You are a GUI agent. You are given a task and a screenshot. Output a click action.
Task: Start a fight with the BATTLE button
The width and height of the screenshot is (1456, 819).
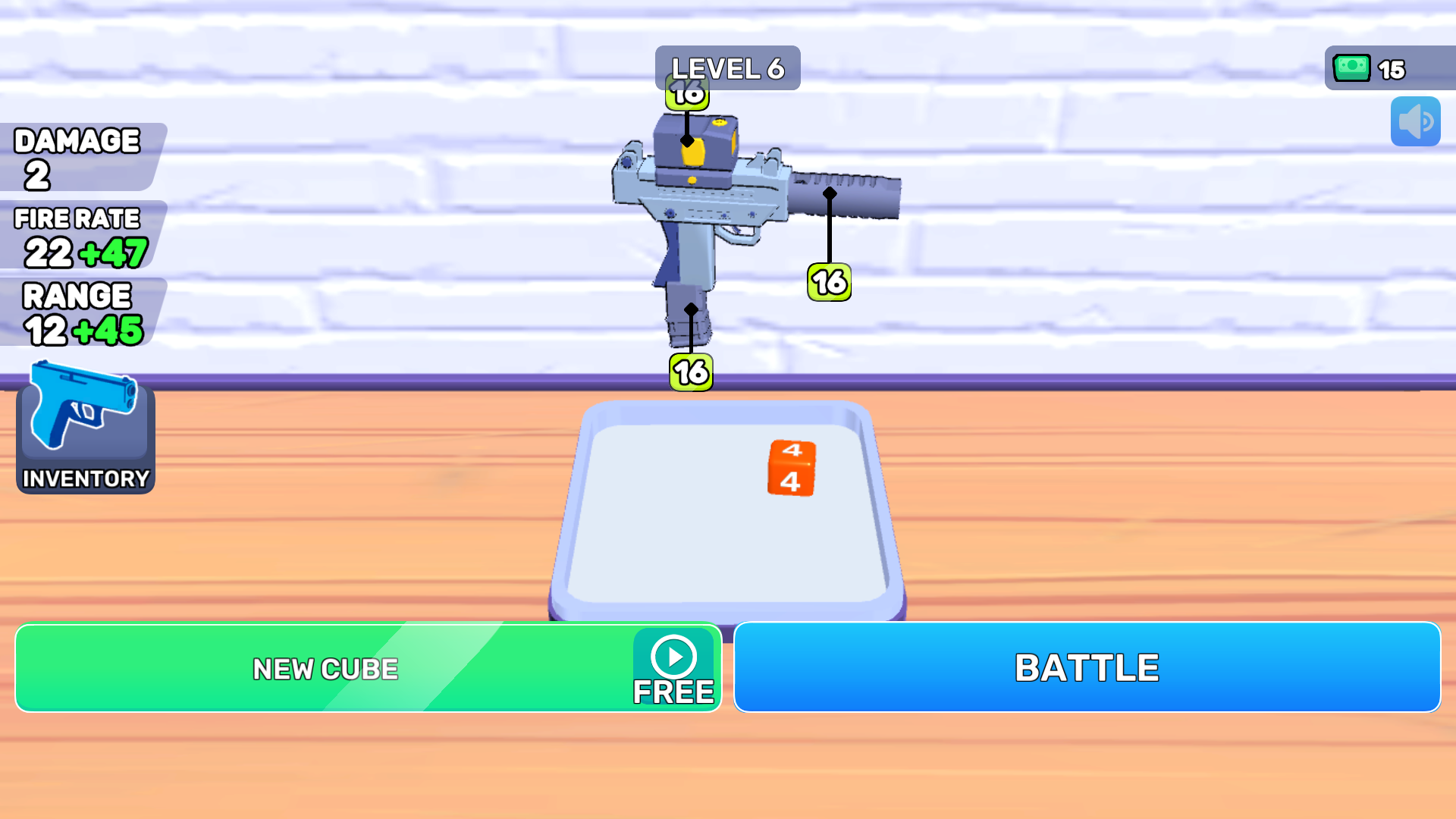click(1088, 667)
